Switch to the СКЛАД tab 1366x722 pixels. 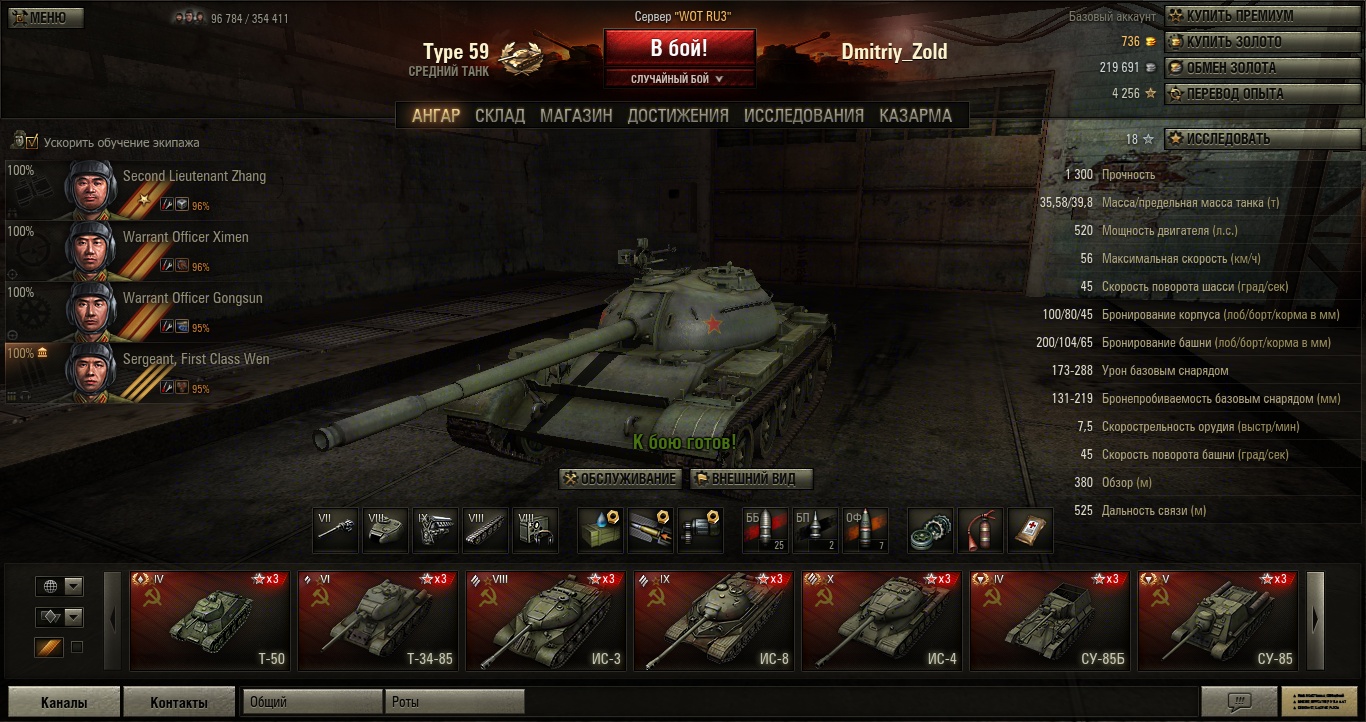tap(500, 115)
